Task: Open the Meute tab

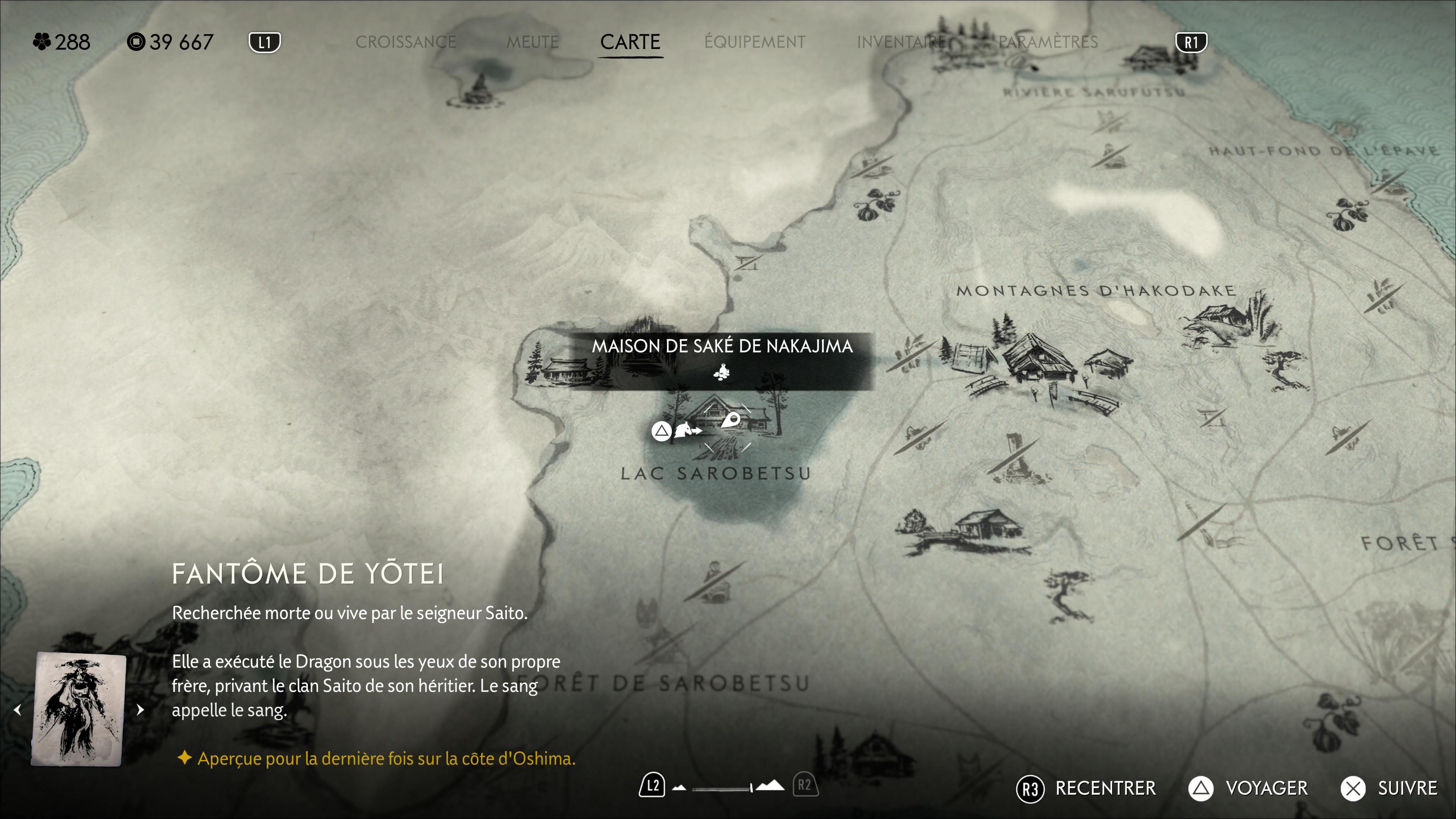Action: (x=532, y=42)
